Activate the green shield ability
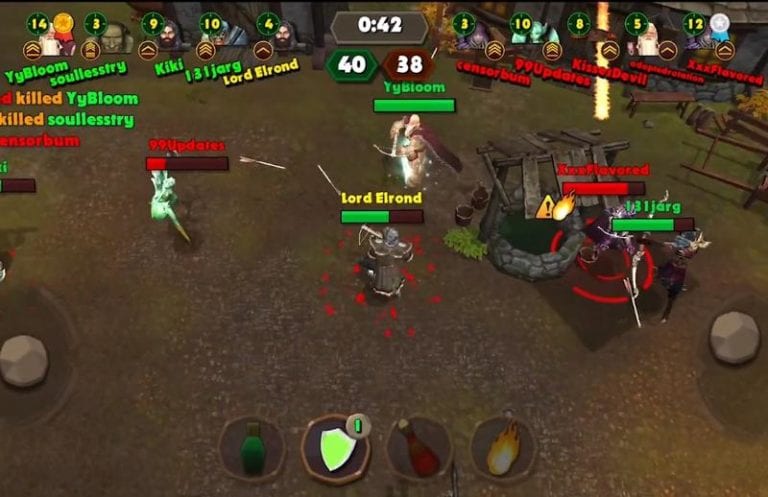Image resolution: width=768 pixels, height=497 pixels. [335, 448]
